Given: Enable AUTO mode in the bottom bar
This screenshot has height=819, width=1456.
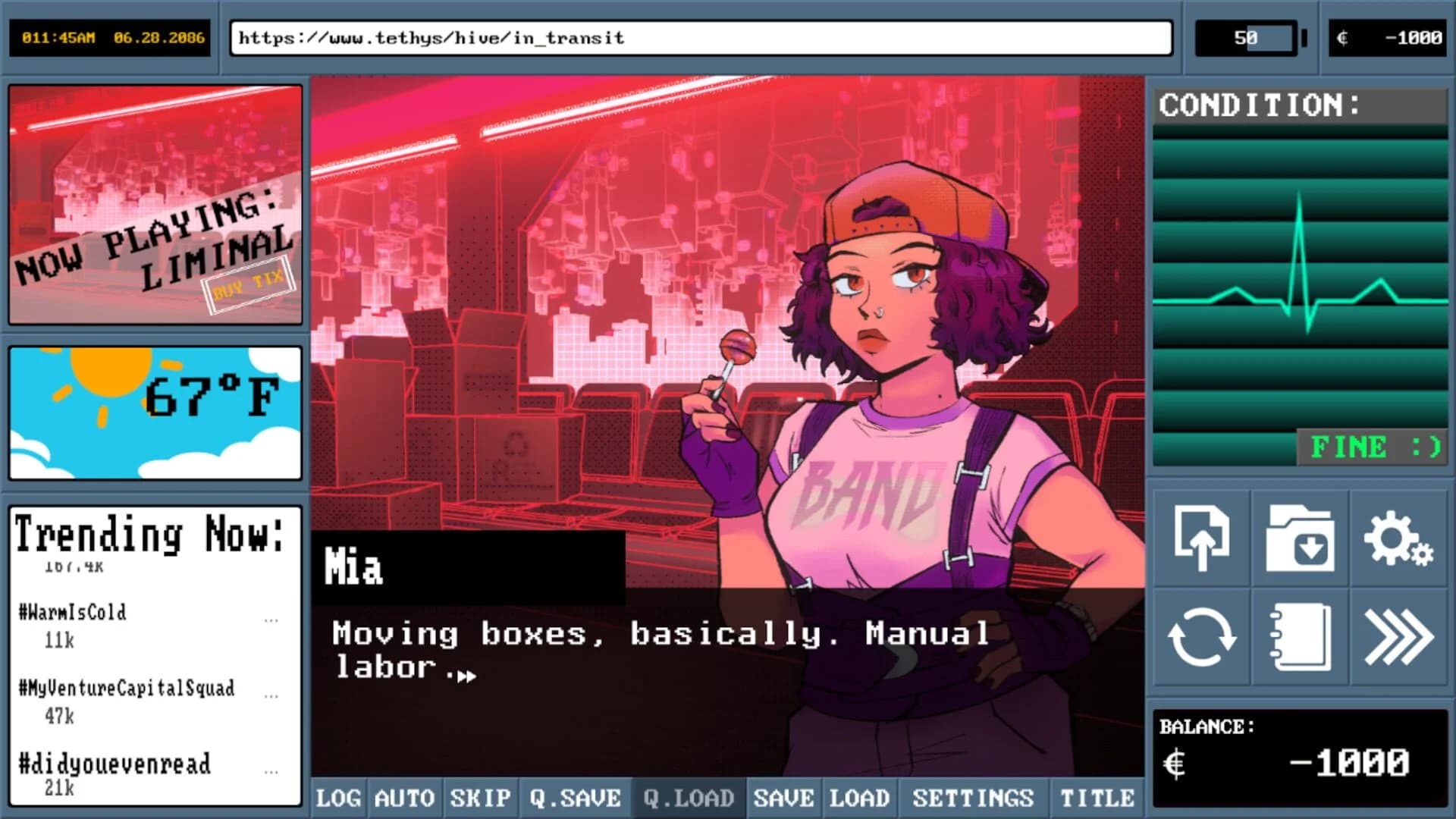Looking at the screenshot, I should pyautogui.click(x=404, y=798).
